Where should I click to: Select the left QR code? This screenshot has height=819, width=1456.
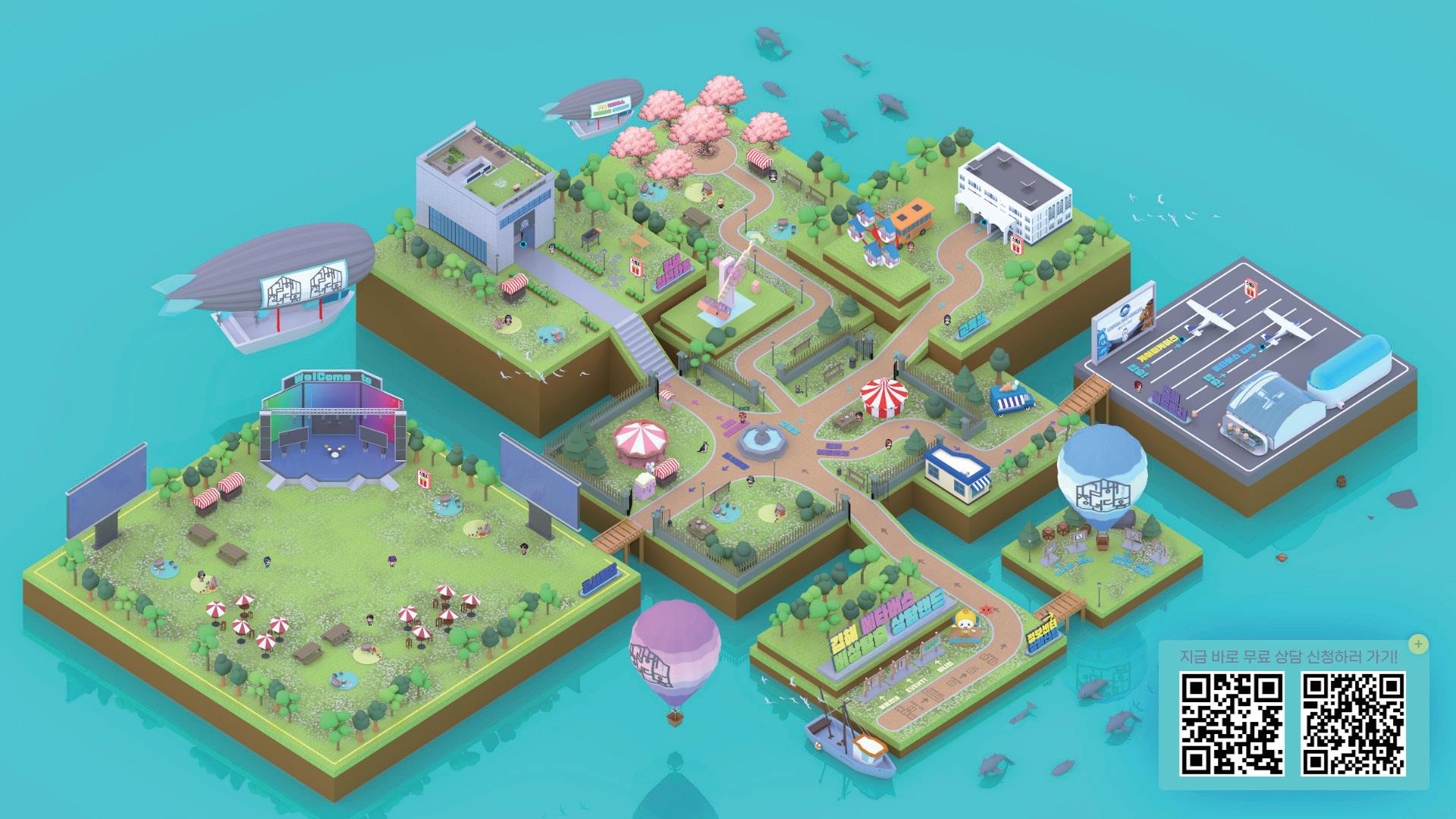coord(1232,723)
